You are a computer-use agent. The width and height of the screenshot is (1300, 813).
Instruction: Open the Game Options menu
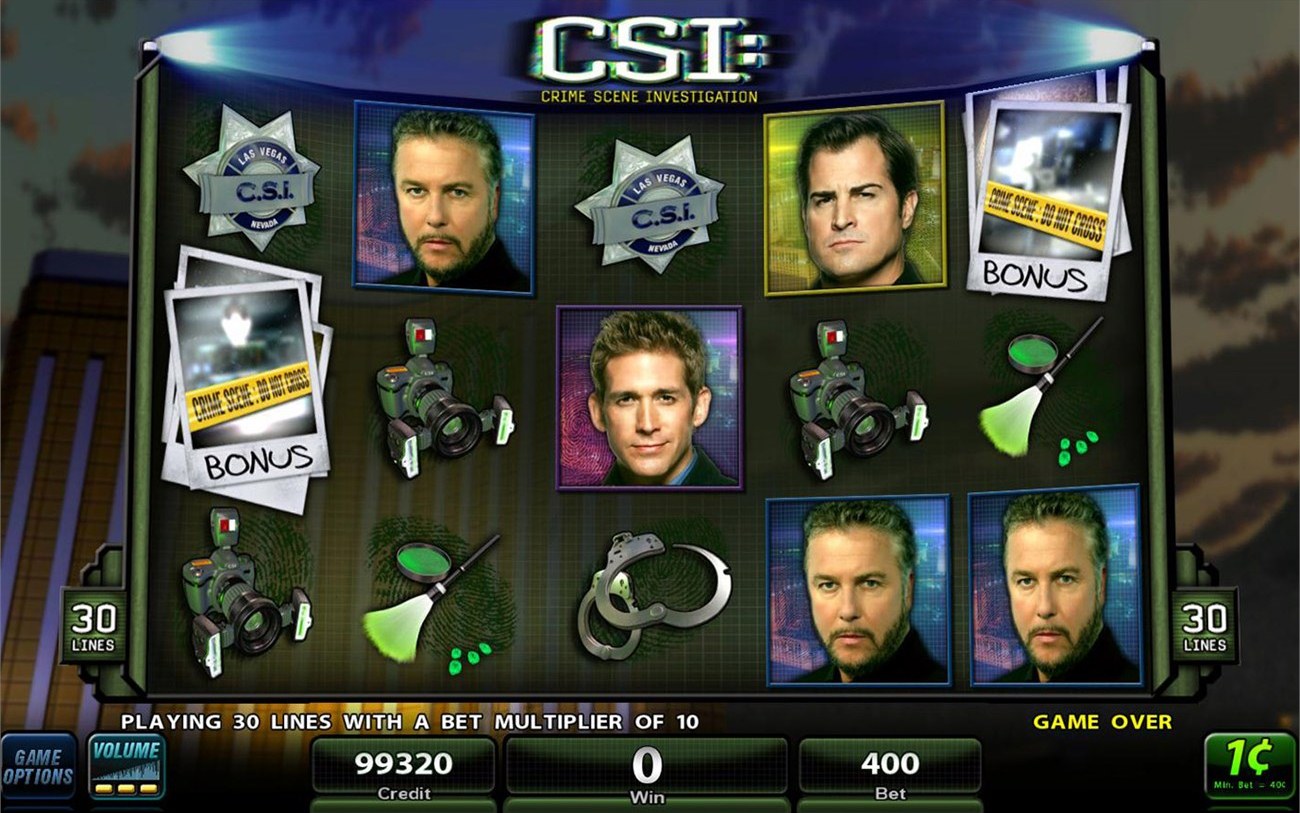38,765
